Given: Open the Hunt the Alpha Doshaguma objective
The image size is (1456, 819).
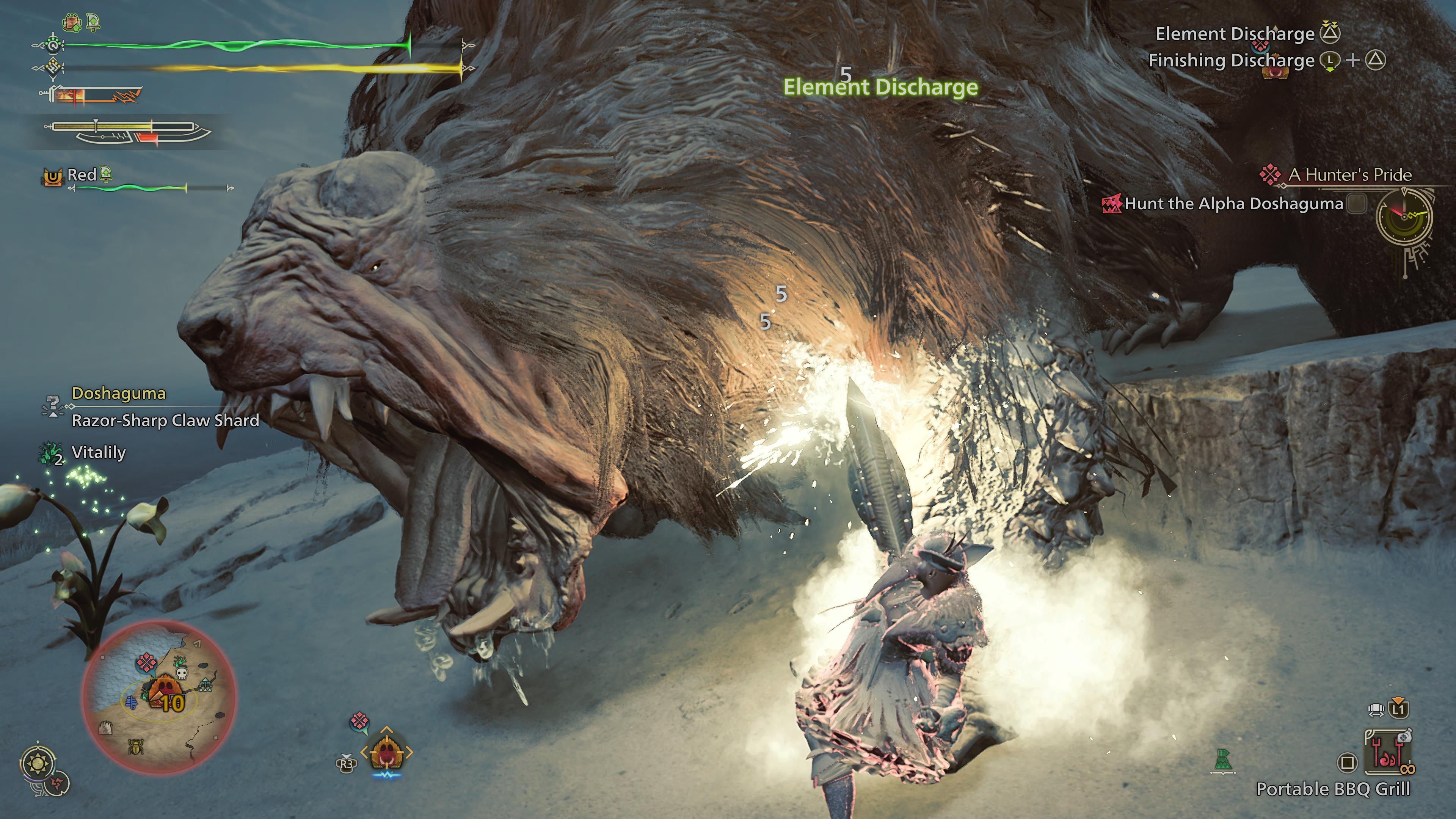Looking at the screenshot, I should click(1233, 204).
